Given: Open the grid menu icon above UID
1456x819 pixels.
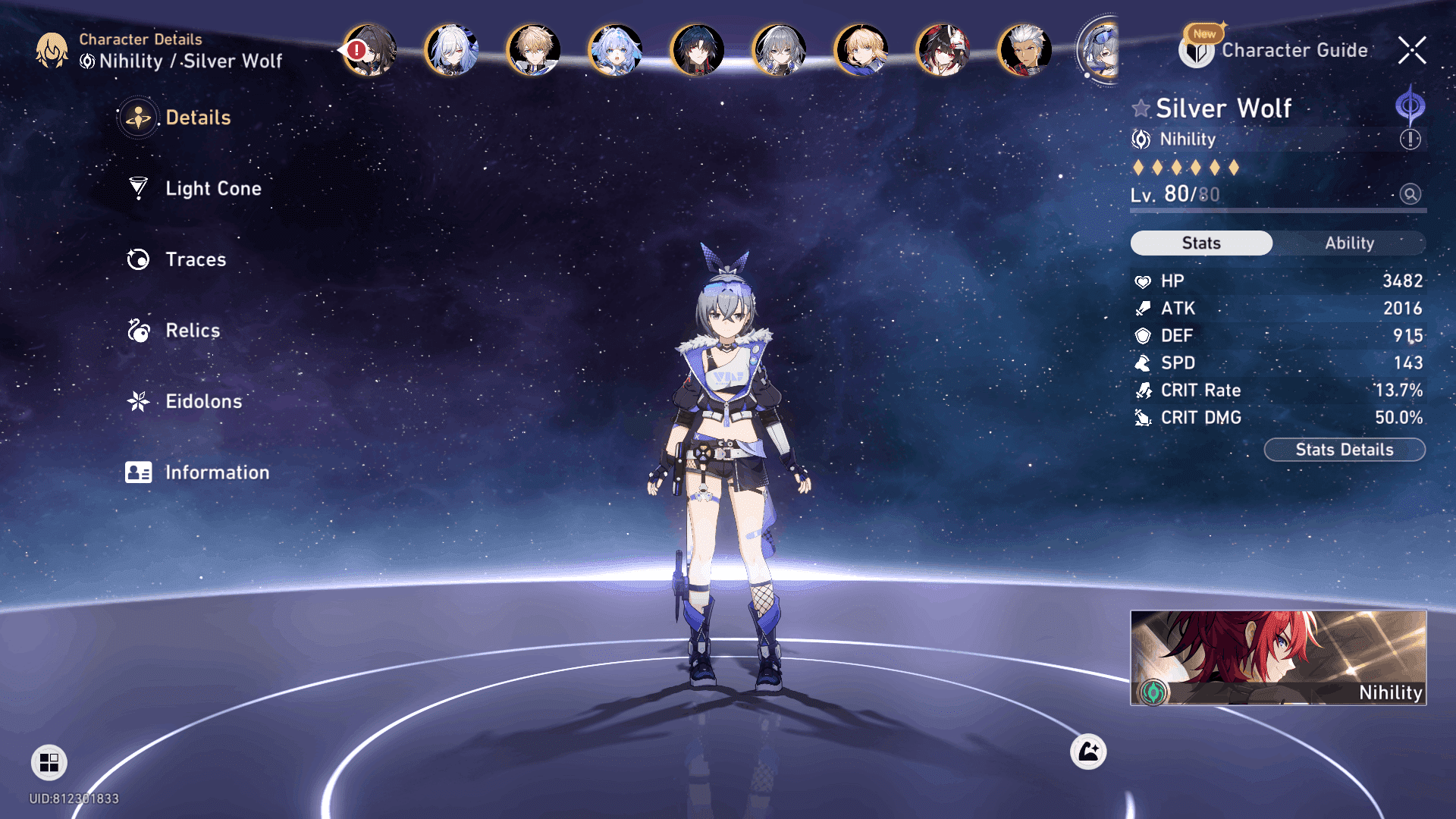Looking at the screenshot, I should 49,762.
